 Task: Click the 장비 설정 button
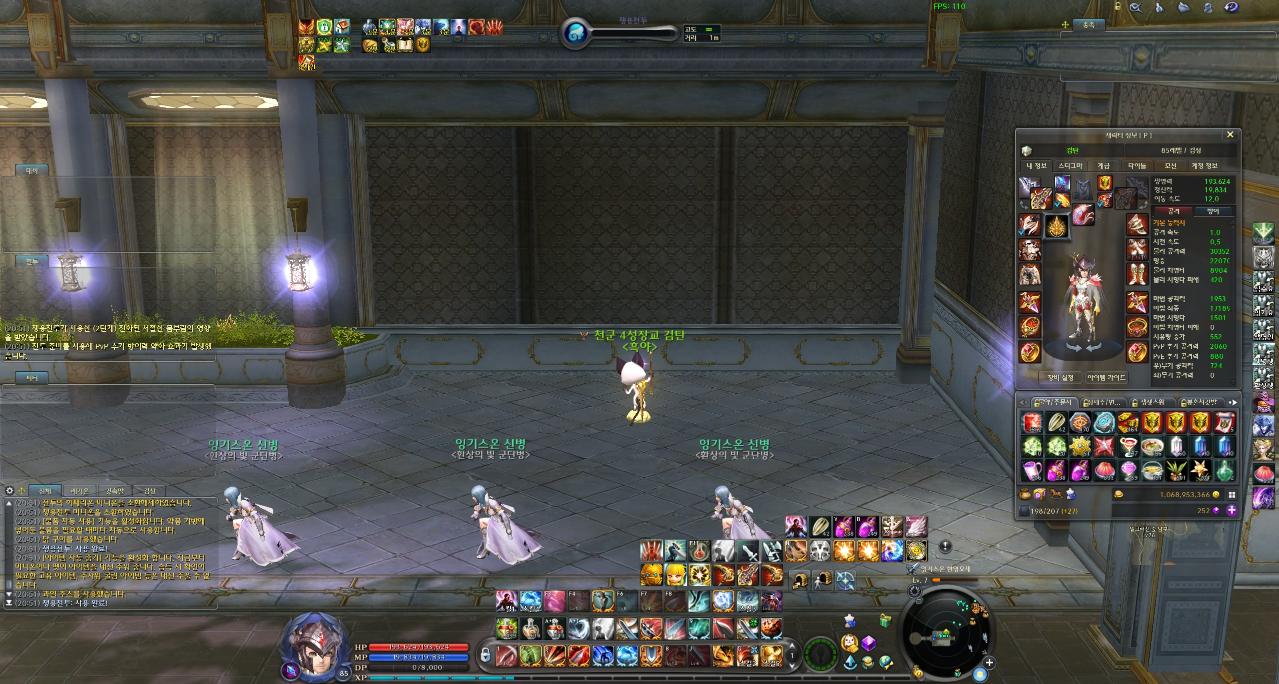(x=1059, y=378)
